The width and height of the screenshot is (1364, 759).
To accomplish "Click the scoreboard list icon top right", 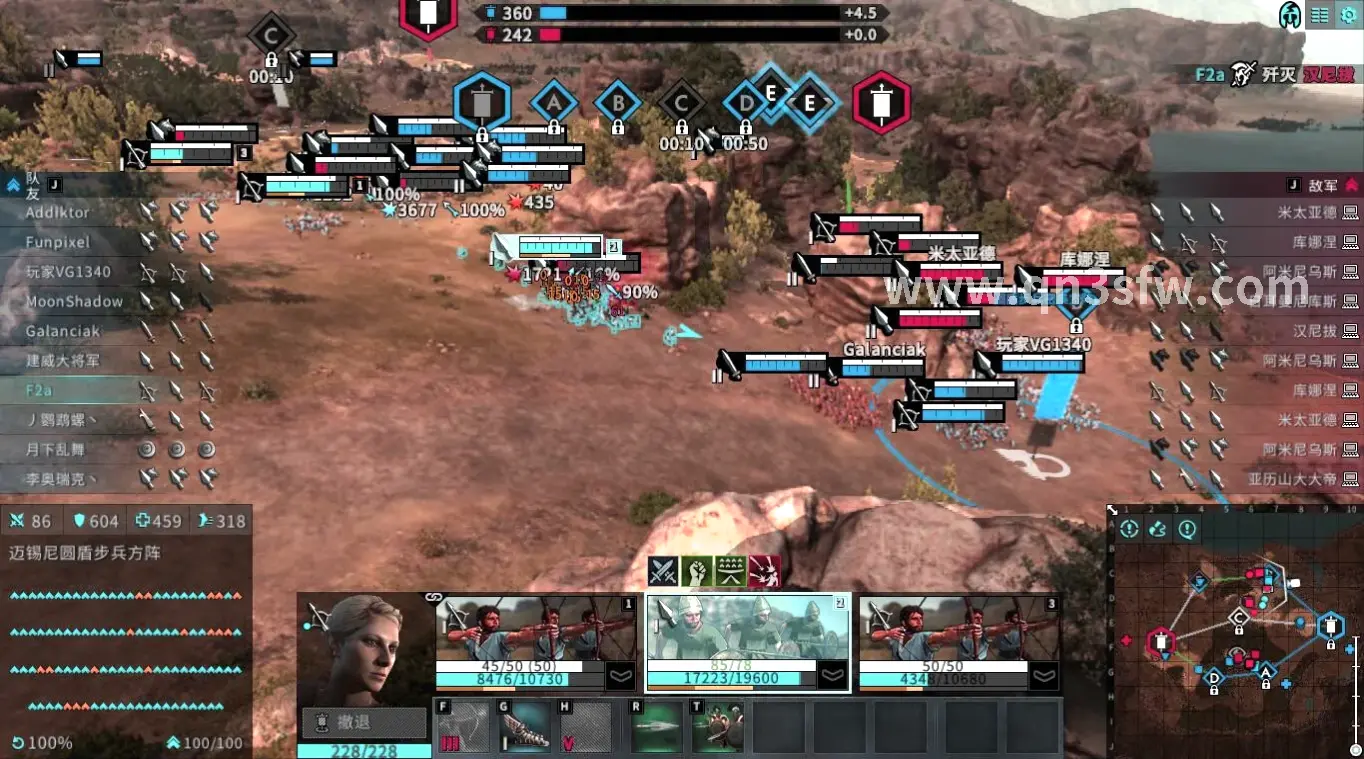I will click(x=1320, y=15).
